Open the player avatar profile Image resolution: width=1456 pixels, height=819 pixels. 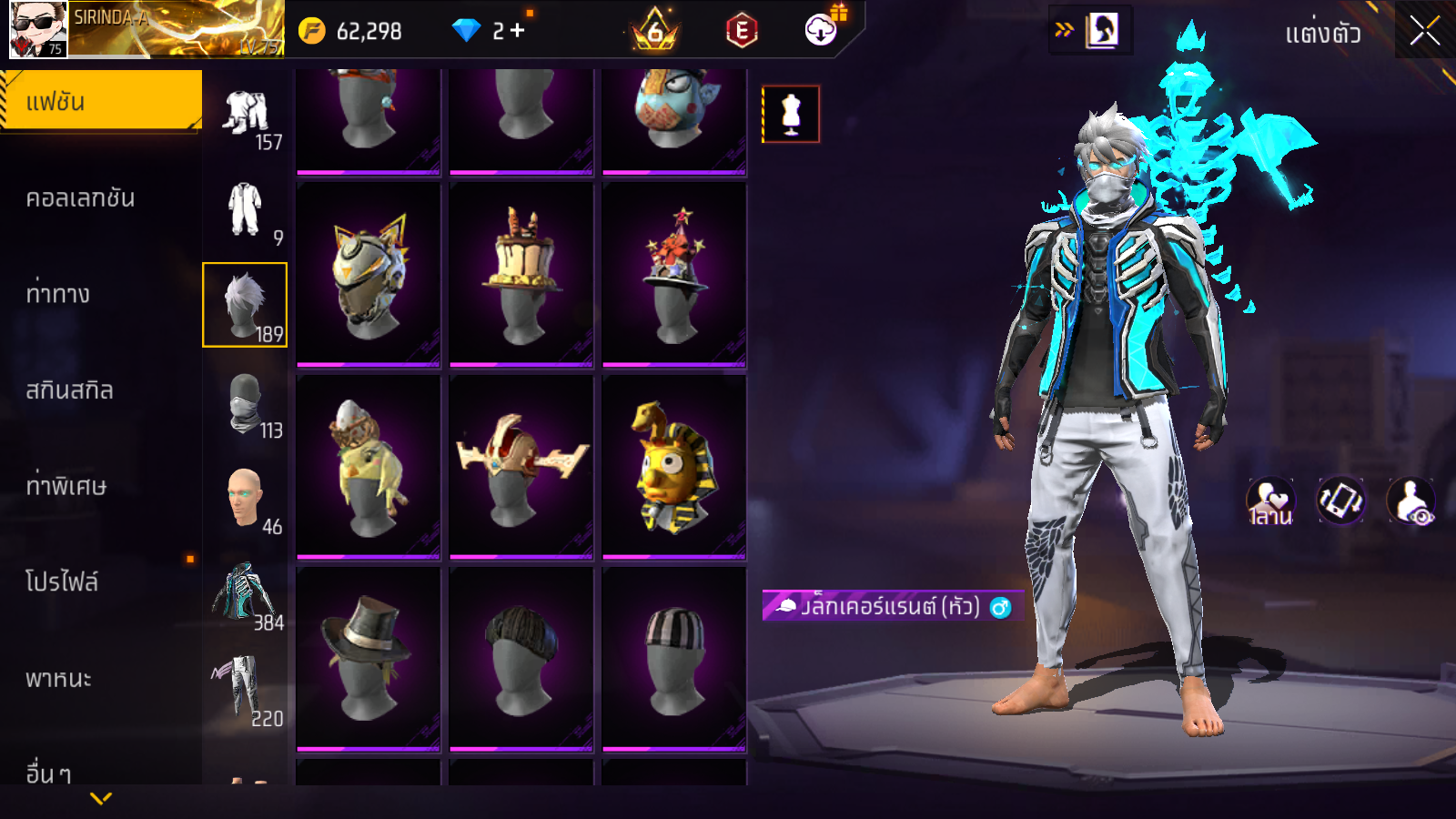pyautogui.click(x=38, y=29)
